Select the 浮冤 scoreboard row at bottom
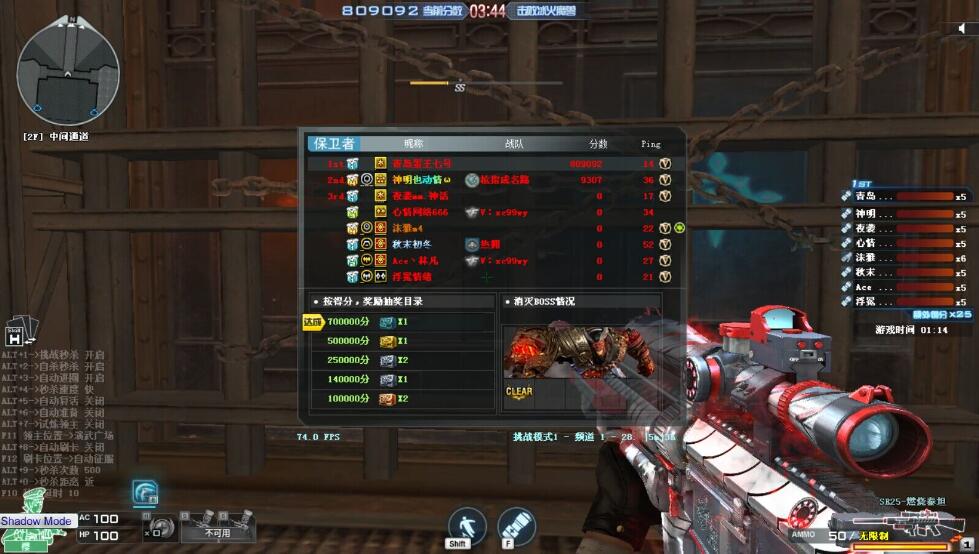The image size is (979, 554). pyautogui.click(x=492, y=277)
